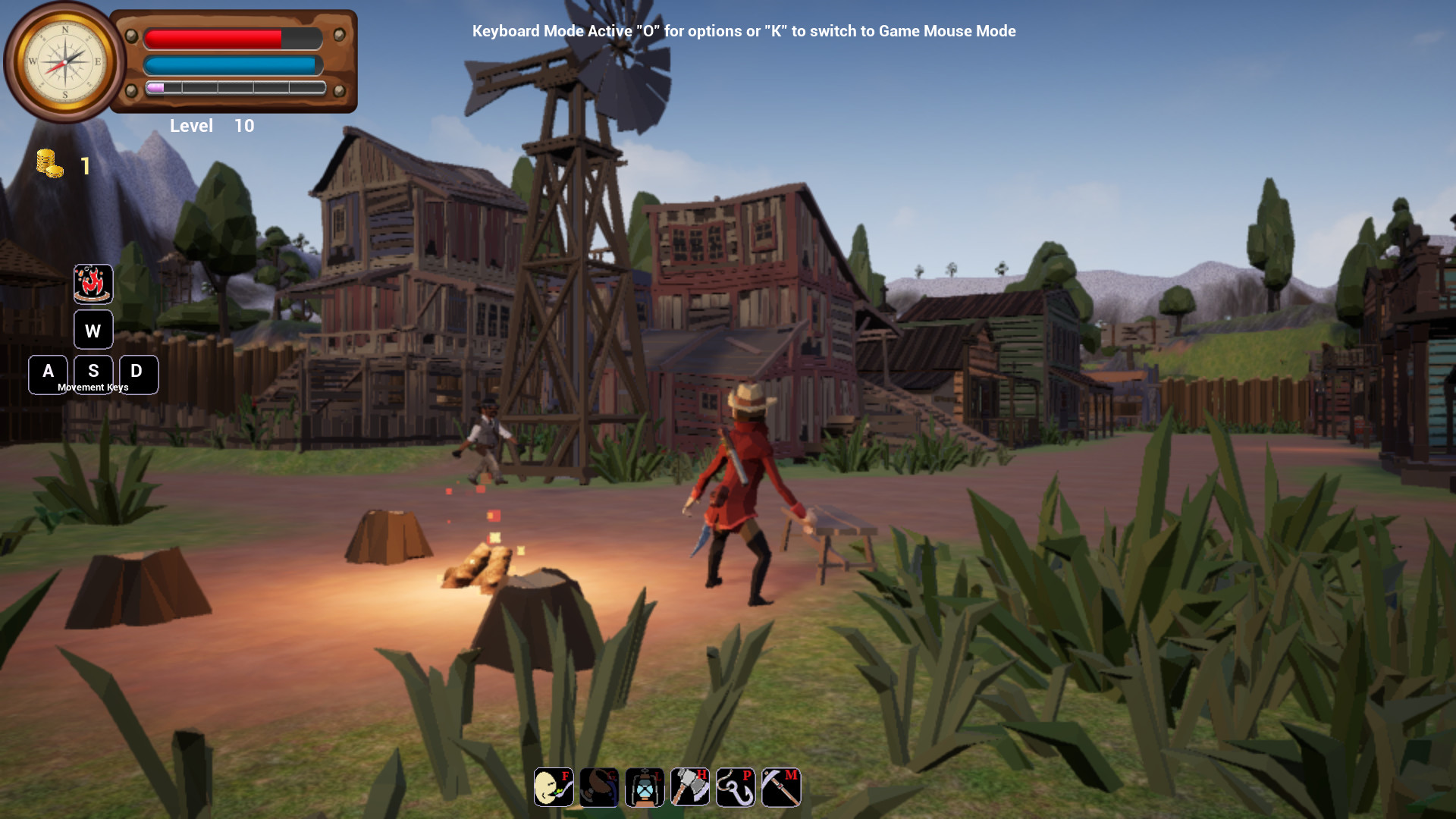Click the keyboard mode message at top
Screen dimensions: 1456x819
tap(744, 31)
